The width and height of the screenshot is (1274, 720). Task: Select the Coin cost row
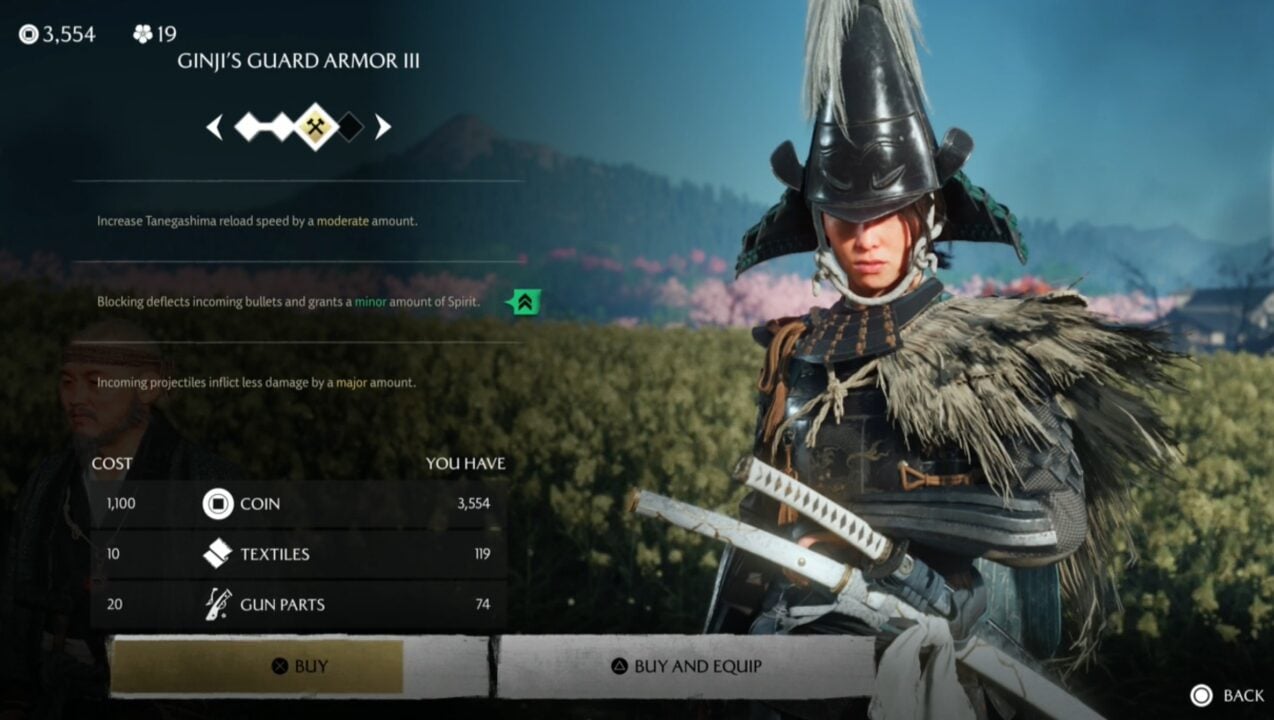point(298,504)
